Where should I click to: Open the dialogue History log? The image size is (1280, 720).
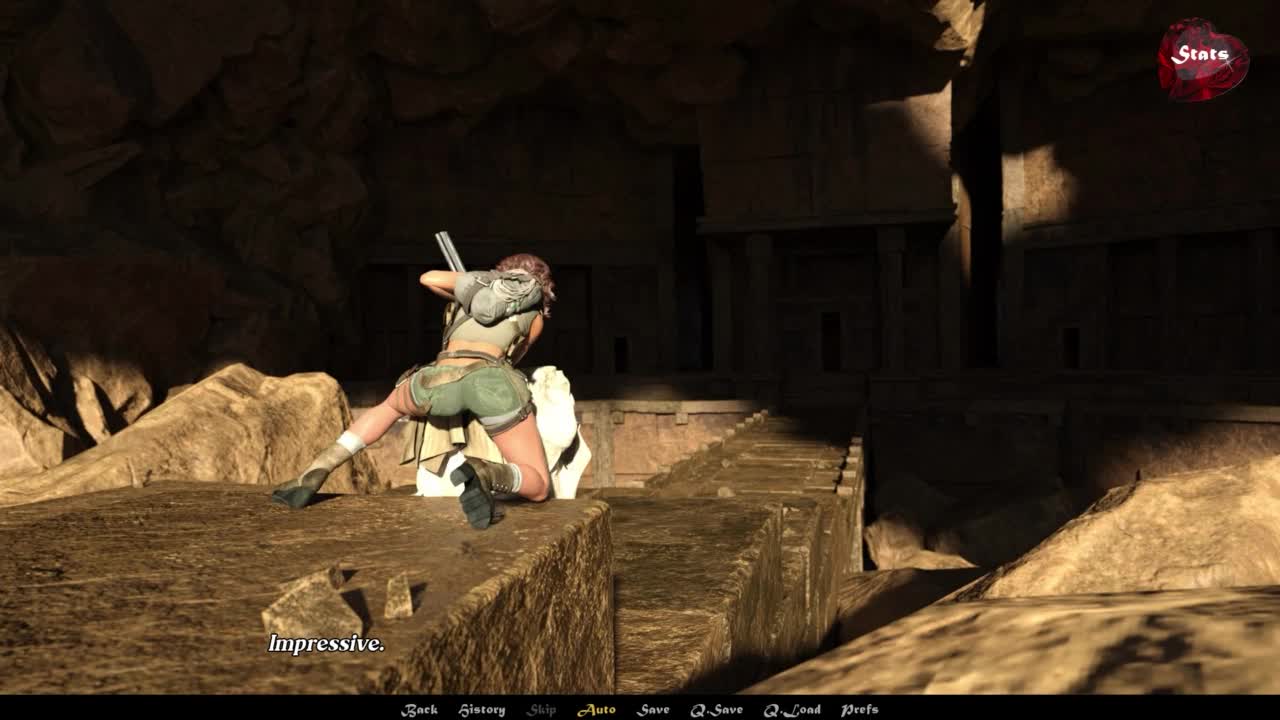[x=481, y=710]
